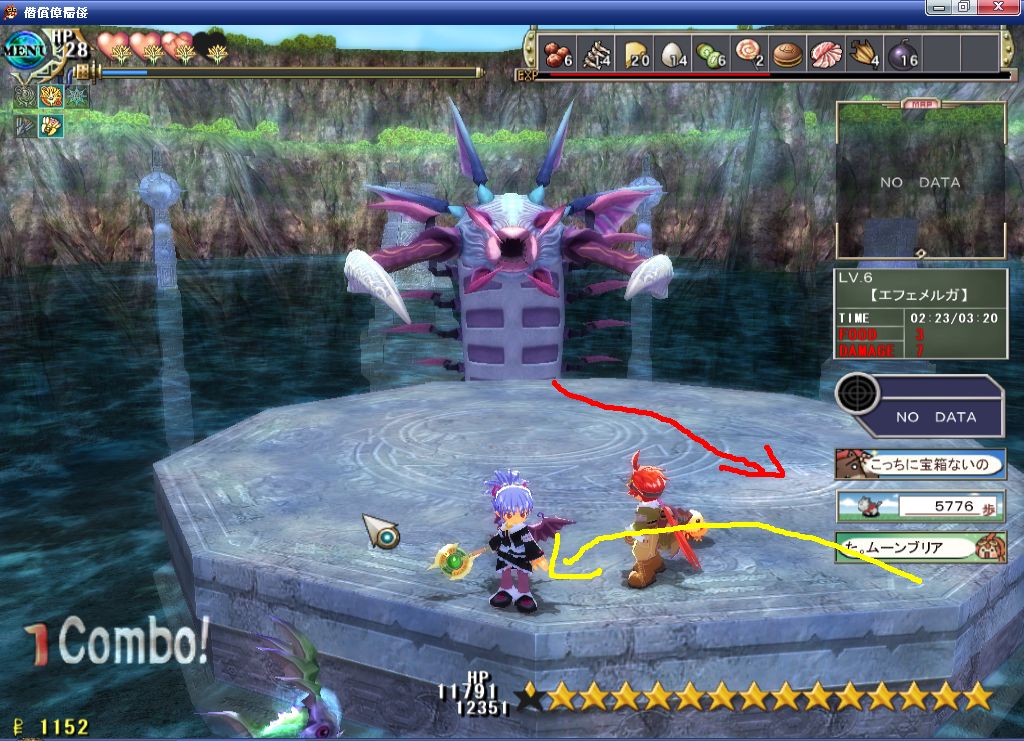The width and height of the screenshot is (1024, 741).
Task: Select the red berries item slot
Action: [559, 54]
